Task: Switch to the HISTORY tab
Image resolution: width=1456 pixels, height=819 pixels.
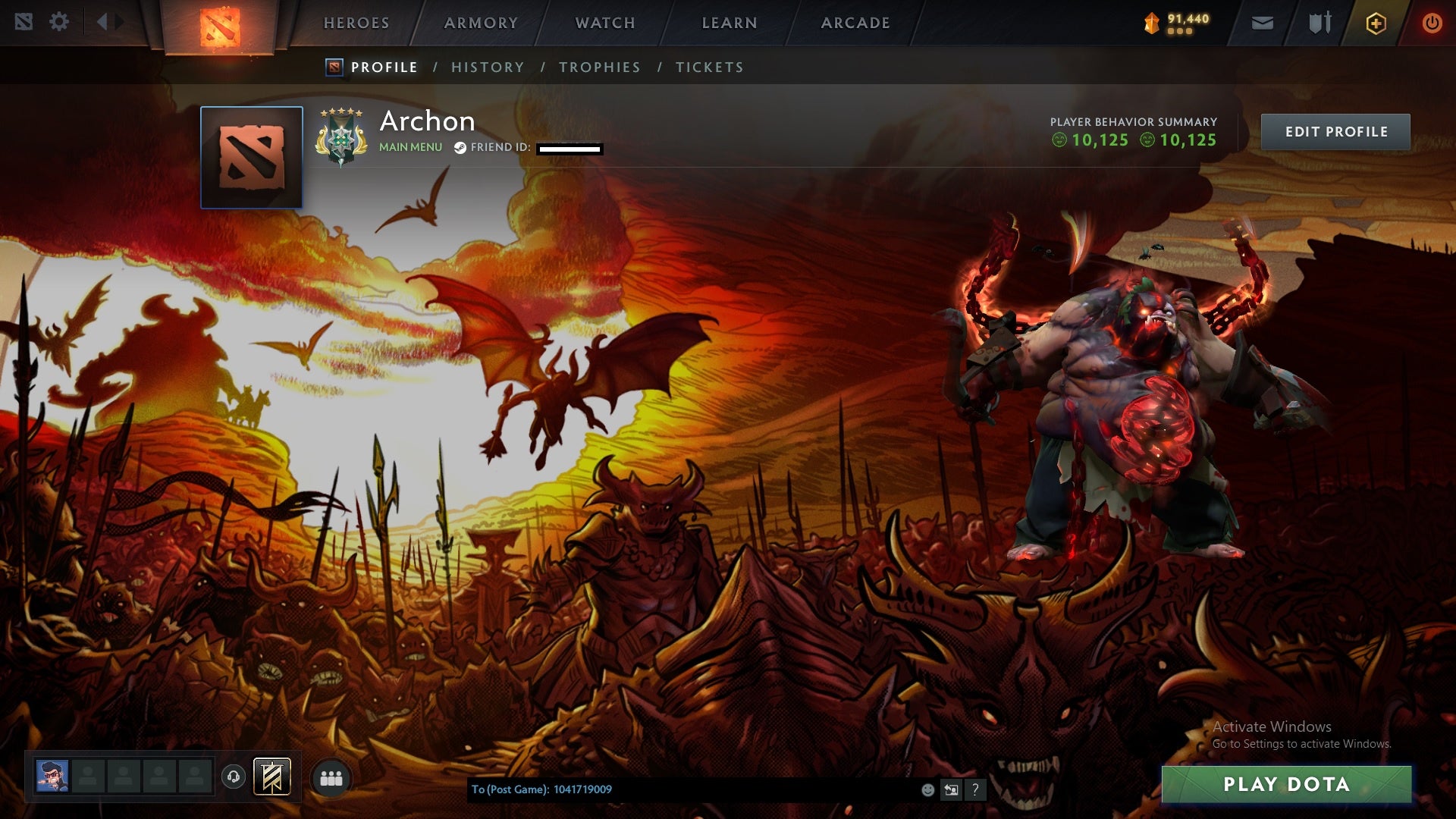Action: 488,67
